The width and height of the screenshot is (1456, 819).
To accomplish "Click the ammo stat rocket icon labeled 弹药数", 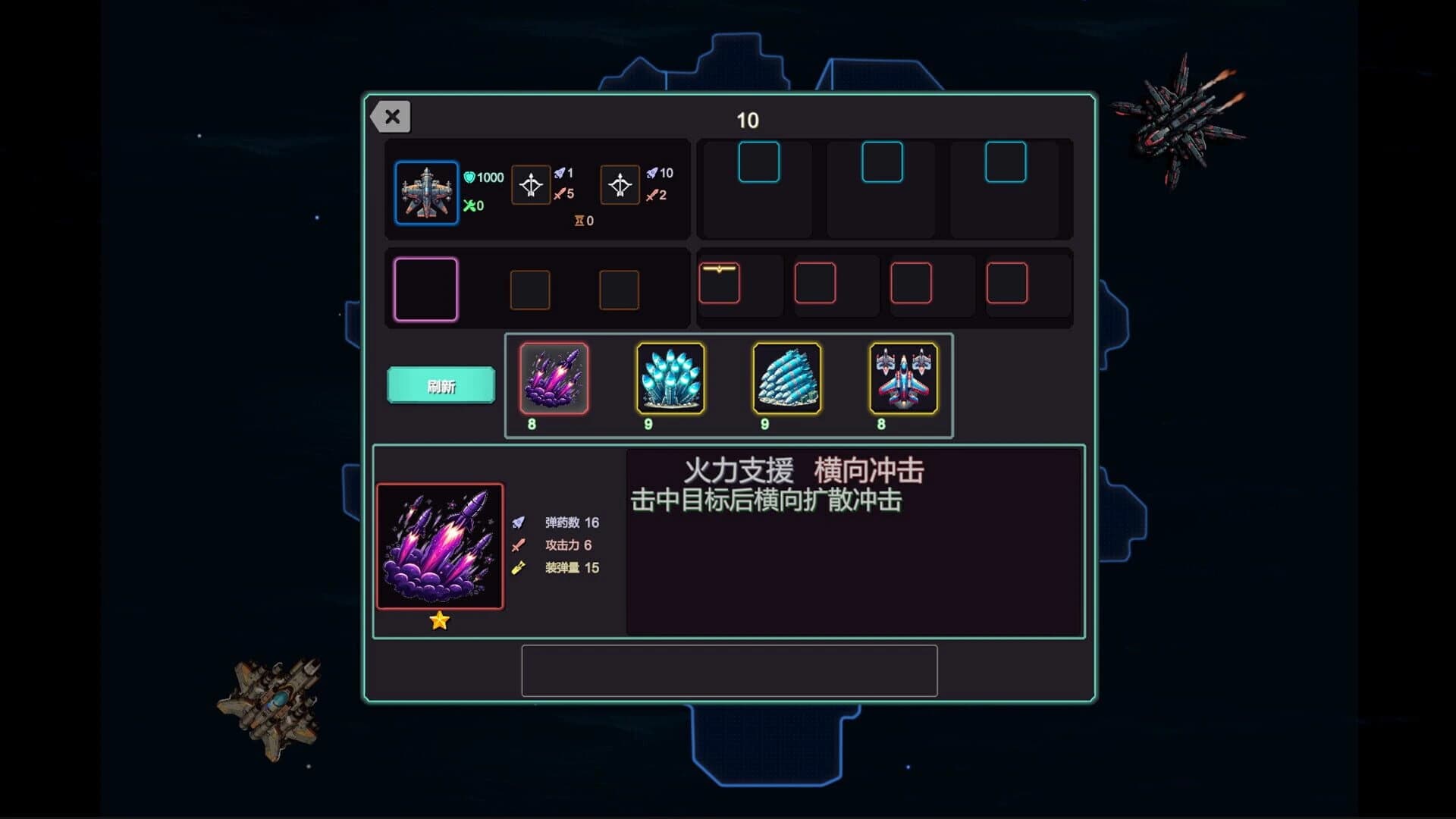I will (x=519, y=522).
